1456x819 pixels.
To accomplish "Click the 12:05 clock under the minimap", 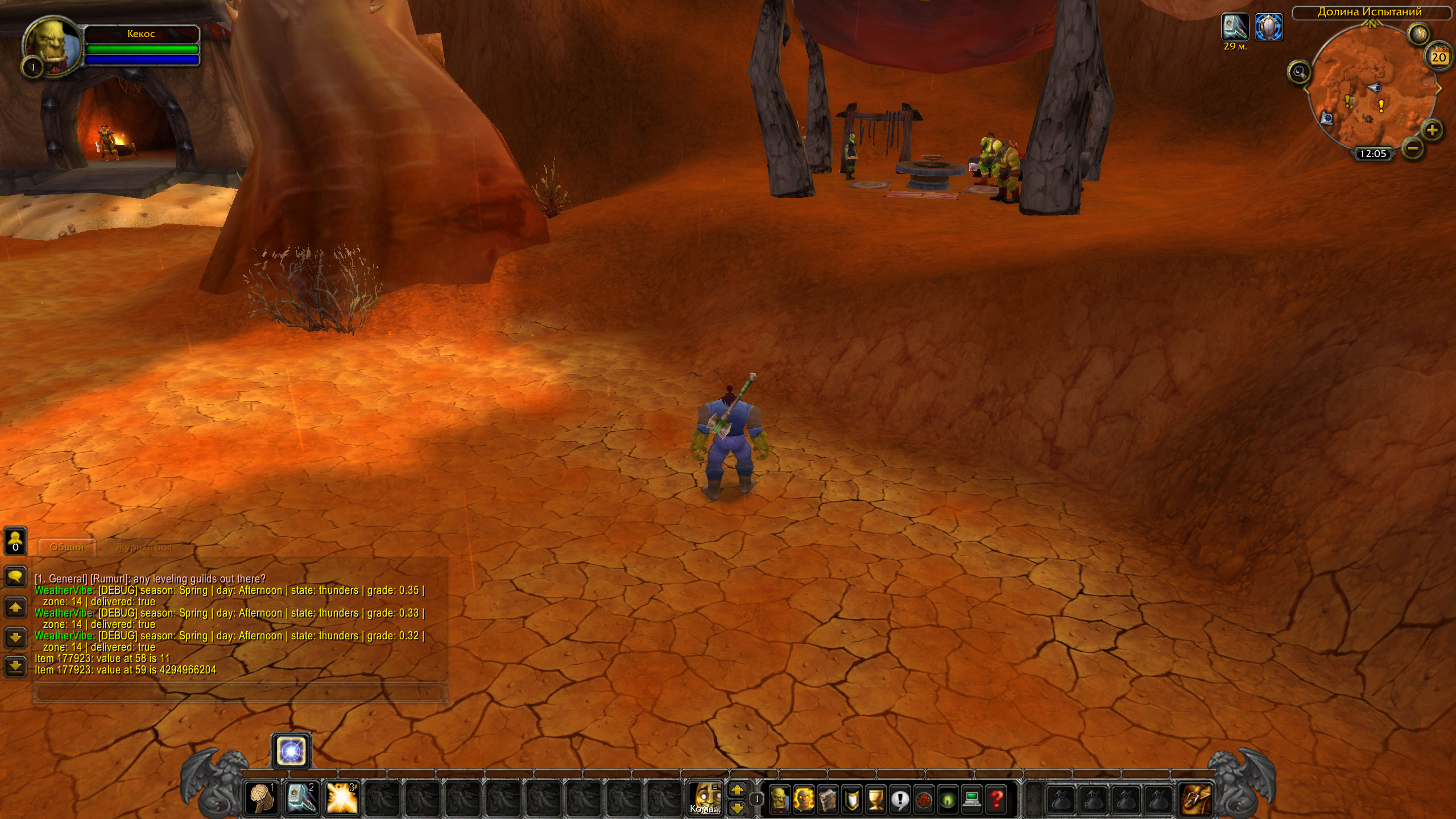I will click(x=1372, y=154).
